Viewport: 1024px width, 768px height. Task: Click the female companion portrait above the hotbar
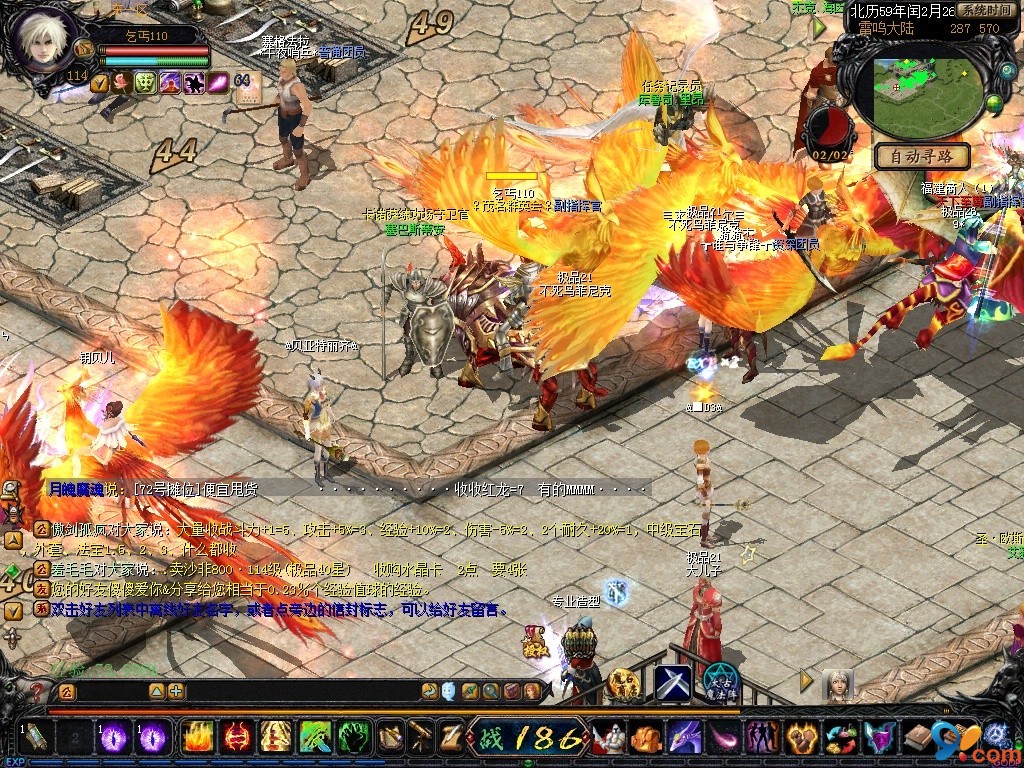point(838,684)
